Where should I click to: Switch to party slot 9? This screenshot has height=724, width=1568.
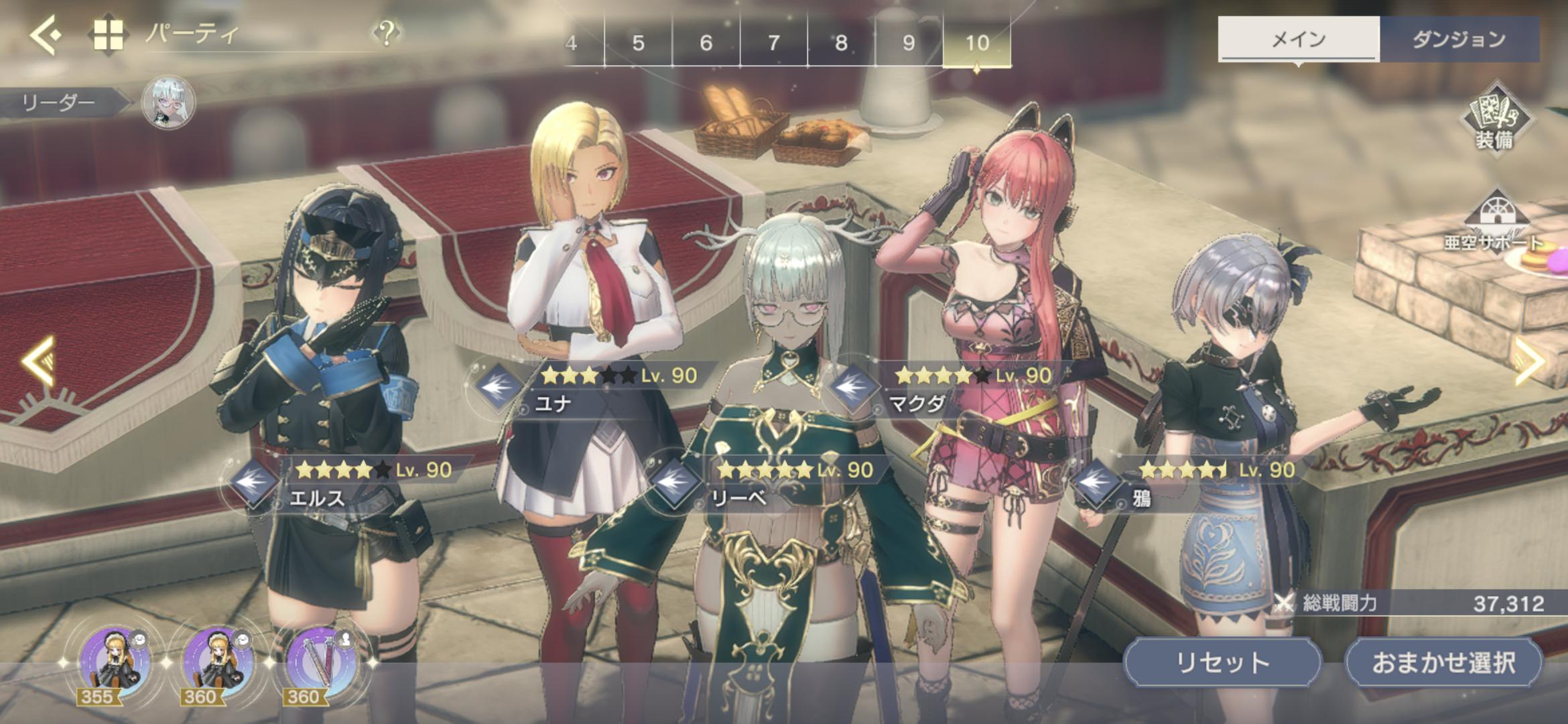point(909,43)
